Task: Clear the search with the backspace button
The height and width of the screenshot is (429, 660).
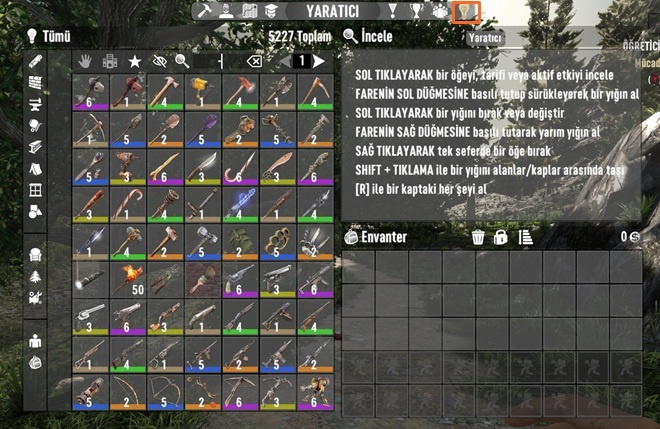Action: click(x=254, y=62)
